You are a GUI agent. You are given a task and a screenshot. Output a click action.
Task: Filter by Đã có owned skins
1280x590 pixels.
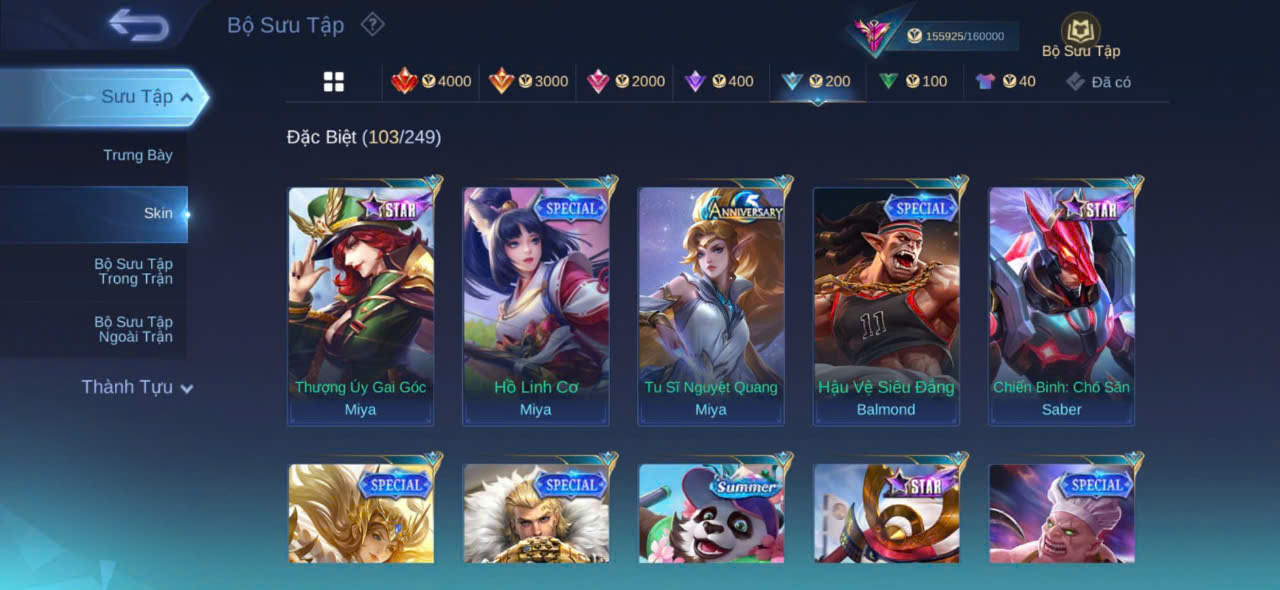[x=1098, y=82]
